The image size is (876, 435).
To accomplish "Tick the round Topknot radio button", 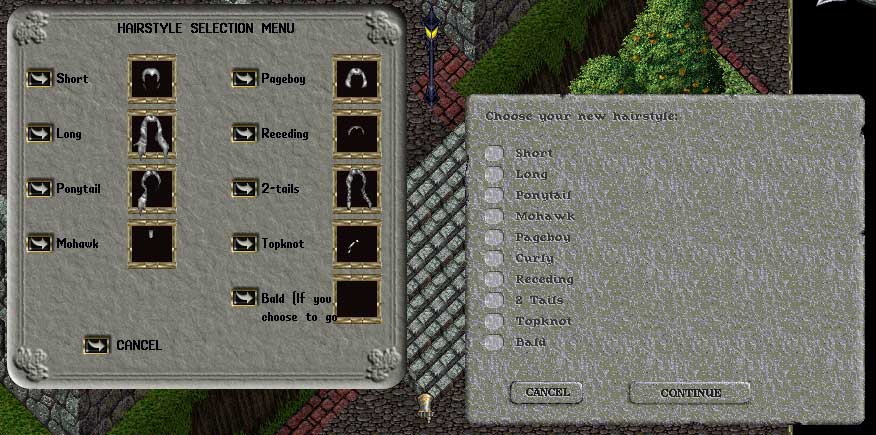I will (x=494, y=321).
